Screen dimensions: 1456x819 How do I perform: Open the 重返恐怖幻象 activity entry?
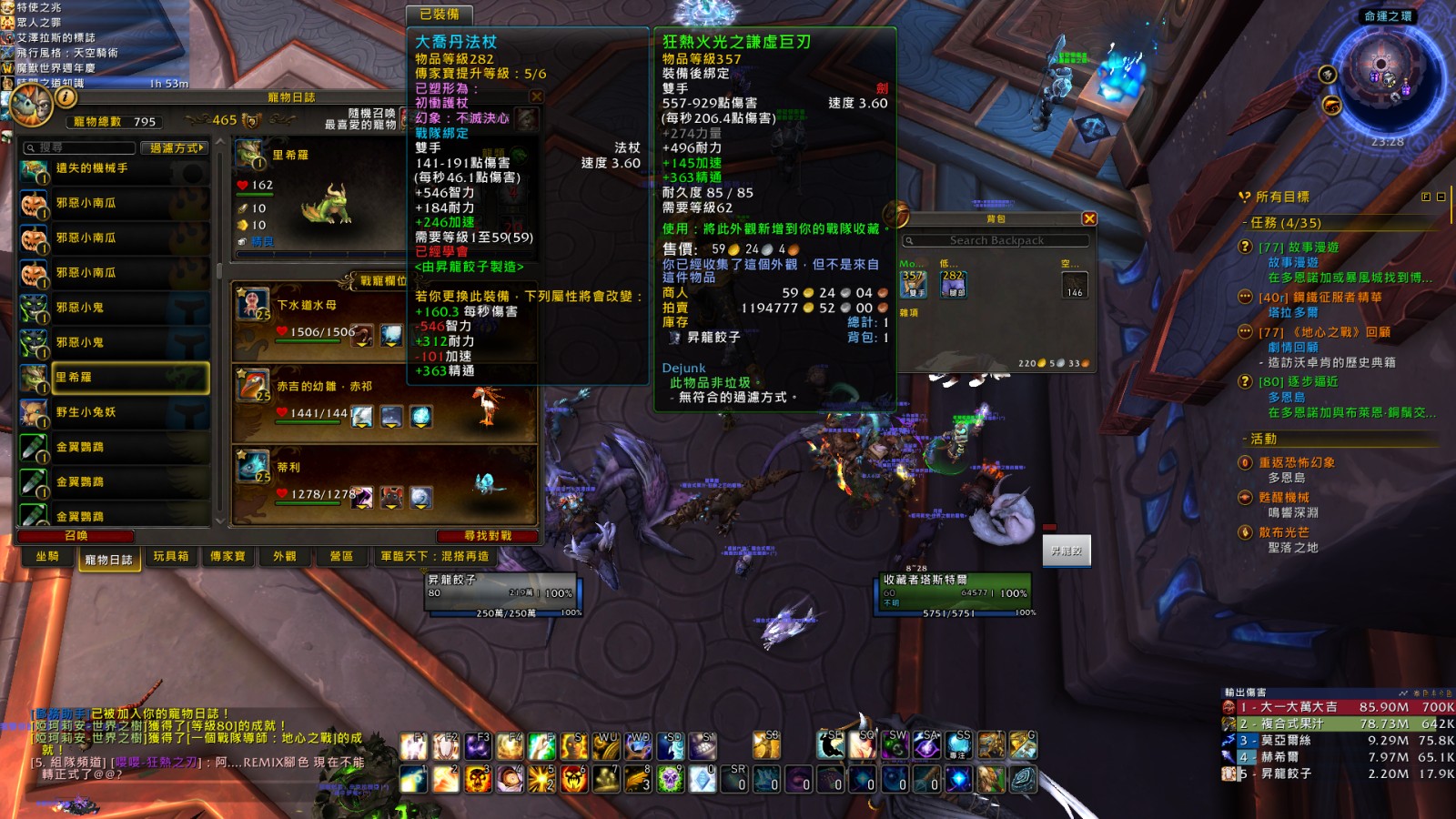point(1296,462)
